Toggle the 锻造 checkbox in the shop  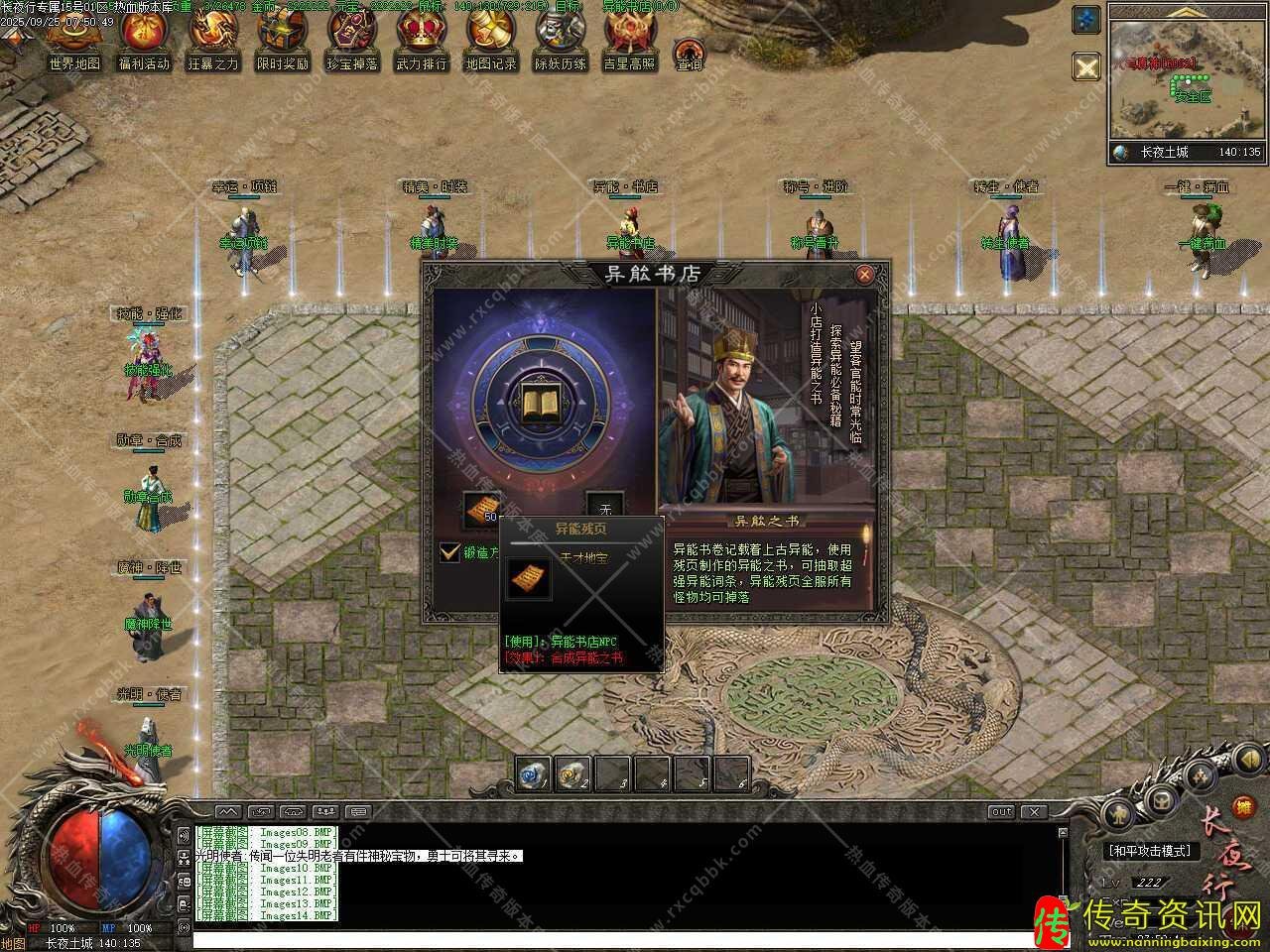coord(450,552)
